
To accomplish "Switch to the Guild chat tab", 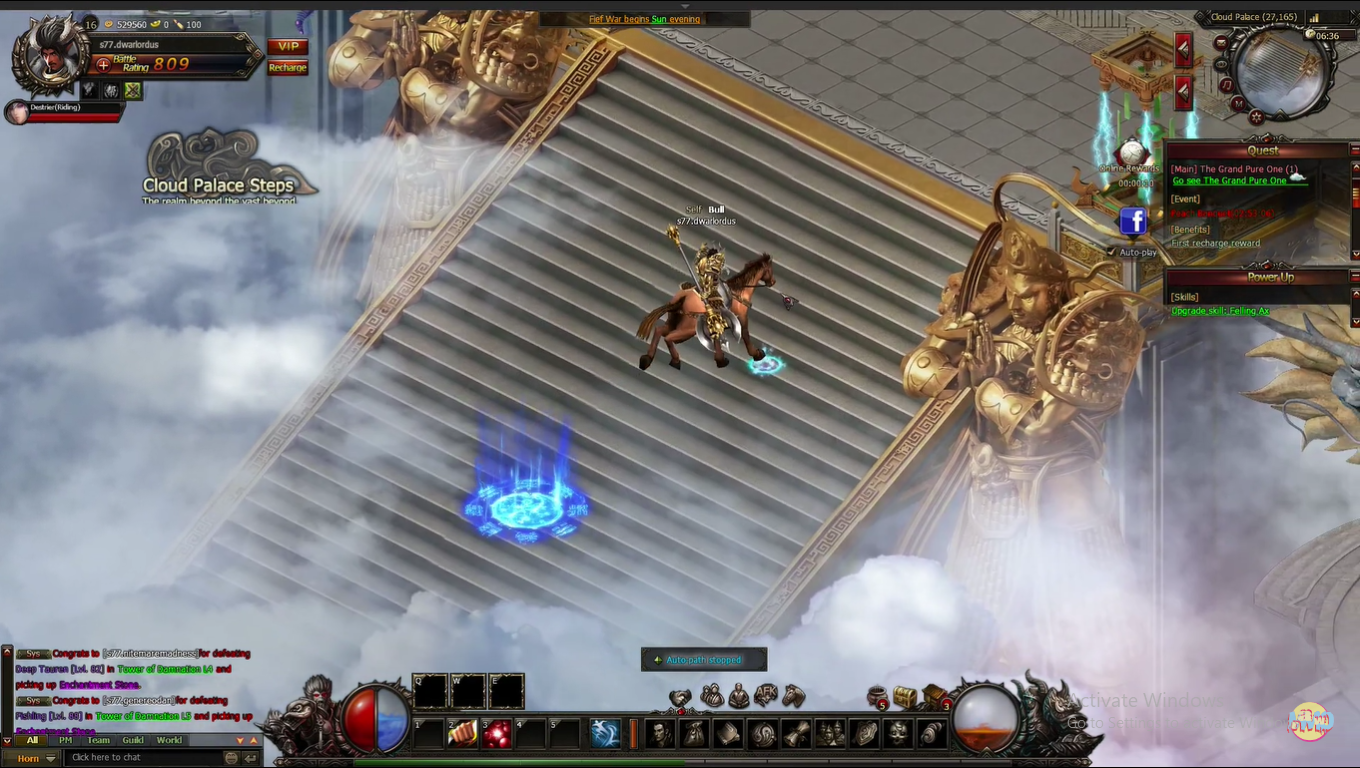I will click(x=133, y=741).
